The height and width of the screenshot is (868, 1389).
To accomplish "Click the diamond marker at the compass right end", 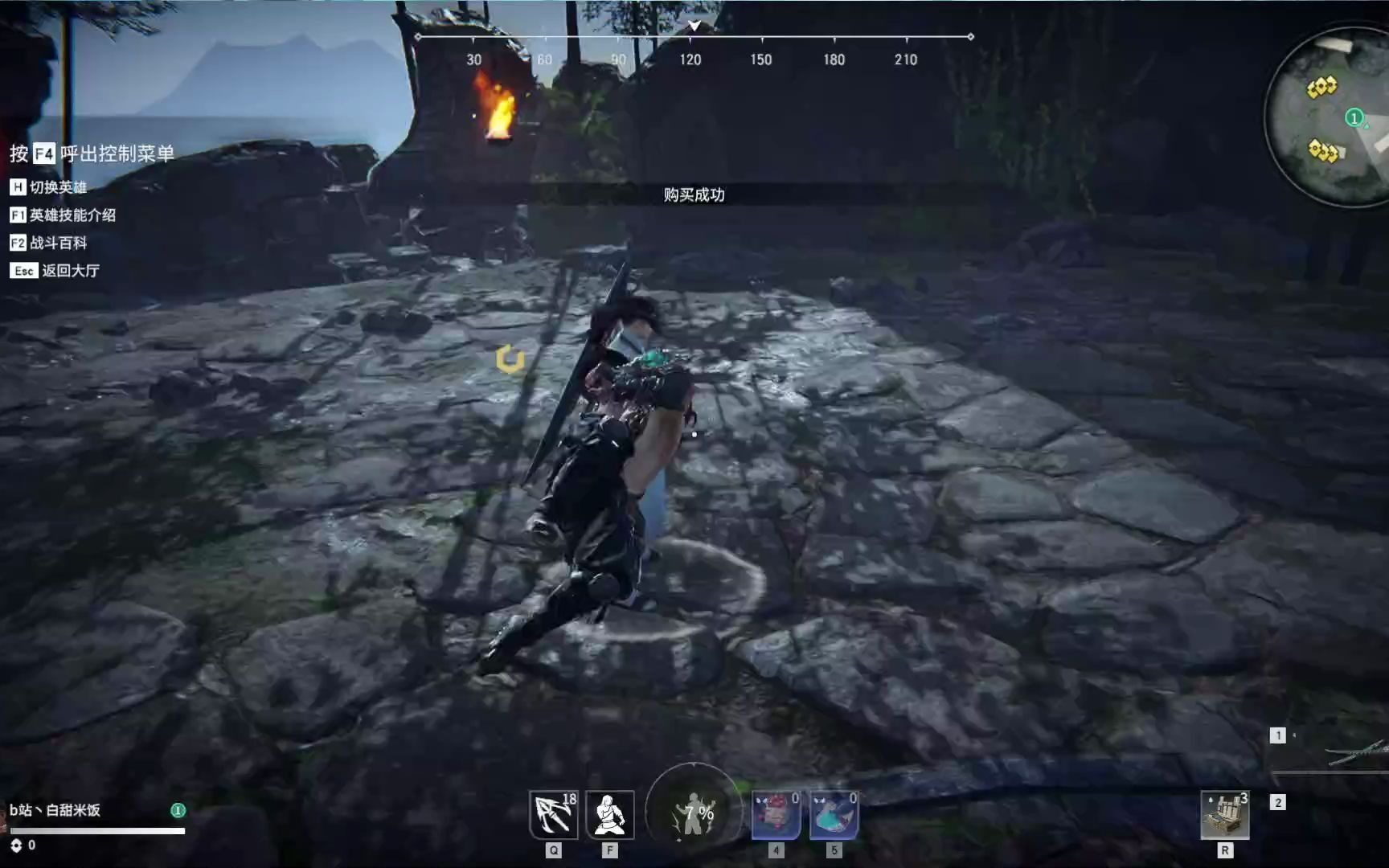I will [973, 35].
